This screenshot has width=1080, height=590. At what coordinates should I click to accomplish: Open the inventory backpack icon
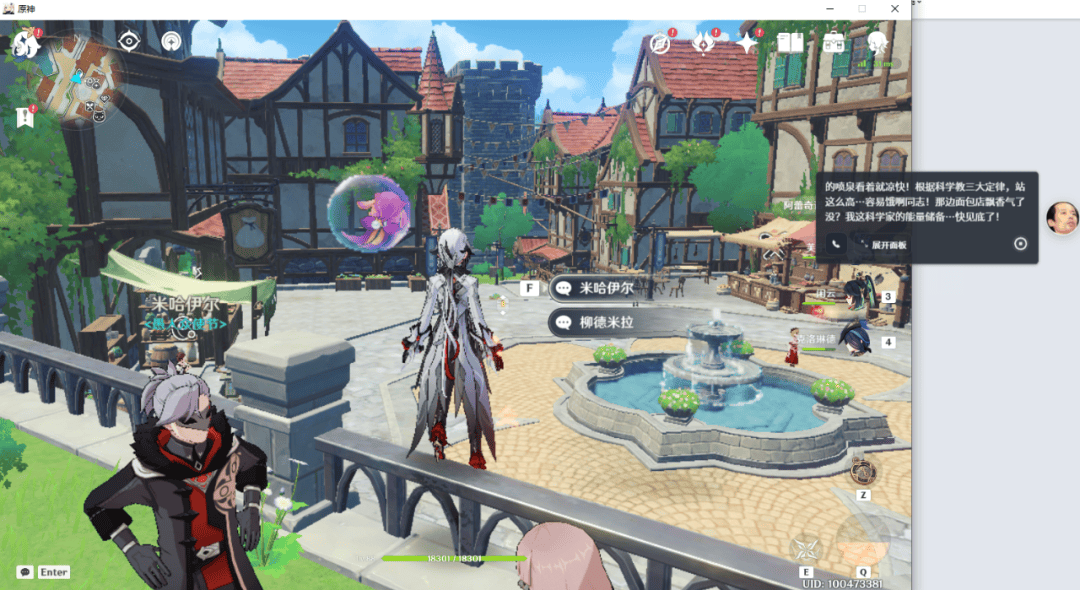pos(834,43)
